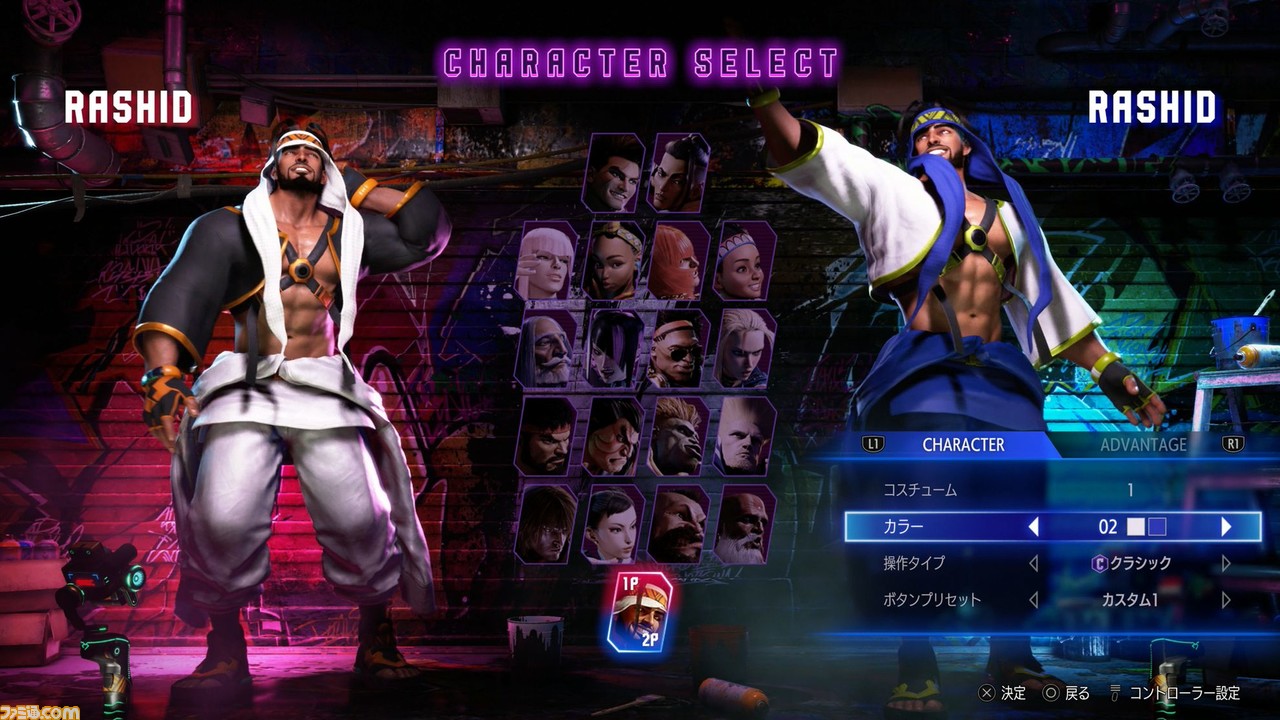This screenshot has width=1280, height=720.
Task: Select Luke's portrait in the roster
Action: coord(613,173)
